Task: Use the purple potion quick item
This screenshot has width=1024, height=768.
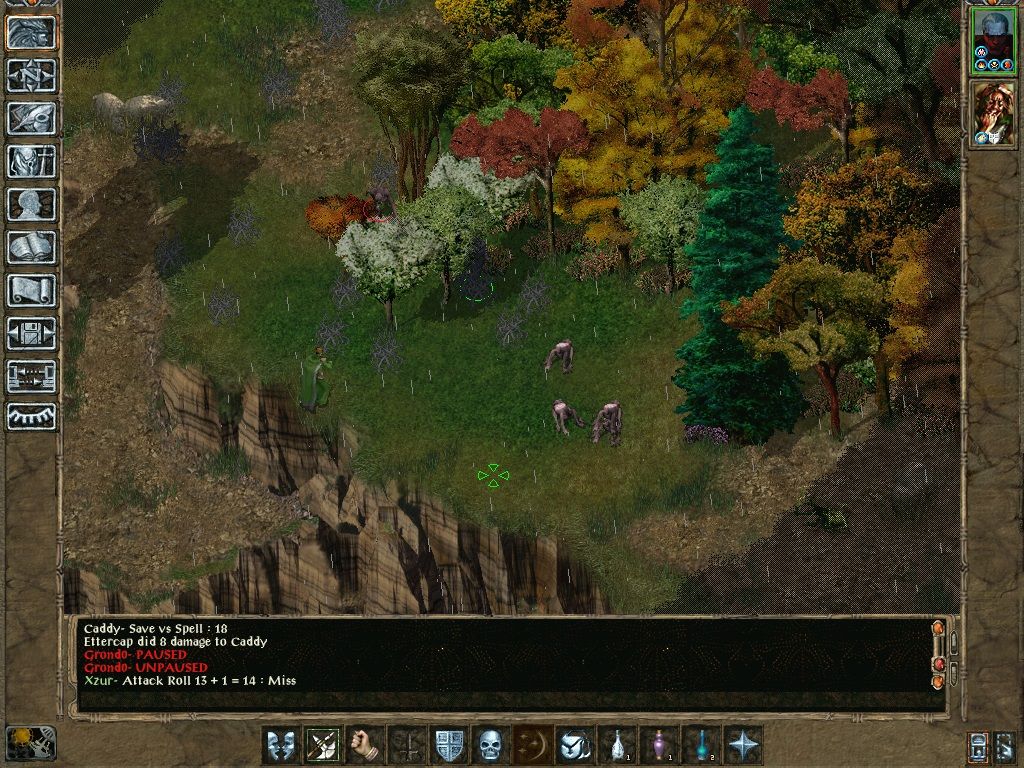Action: [659, 745]
